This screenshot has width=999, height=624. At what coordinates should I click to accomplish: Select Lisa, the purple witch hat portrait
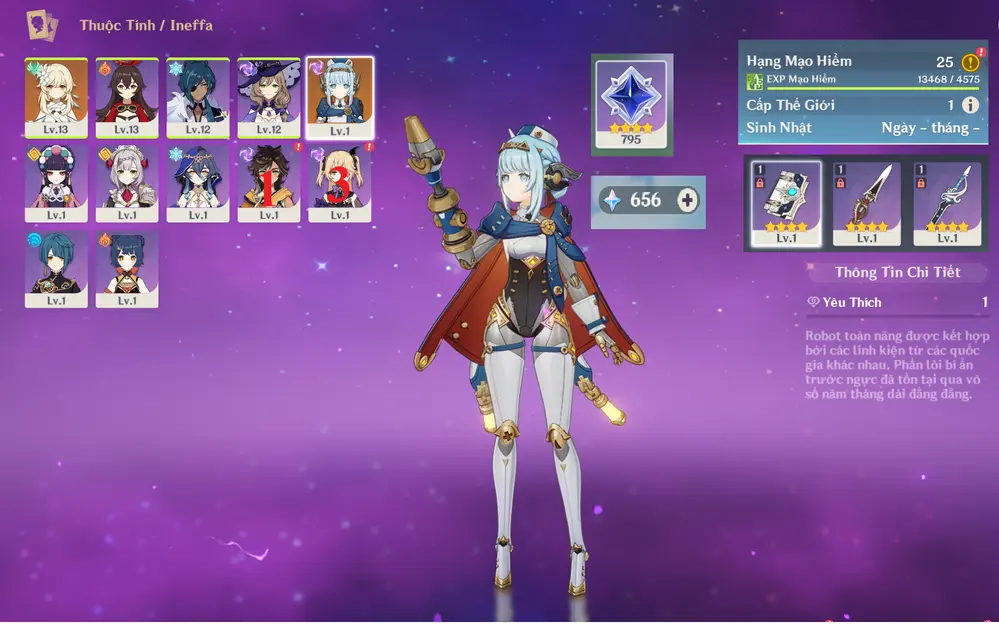269,97
